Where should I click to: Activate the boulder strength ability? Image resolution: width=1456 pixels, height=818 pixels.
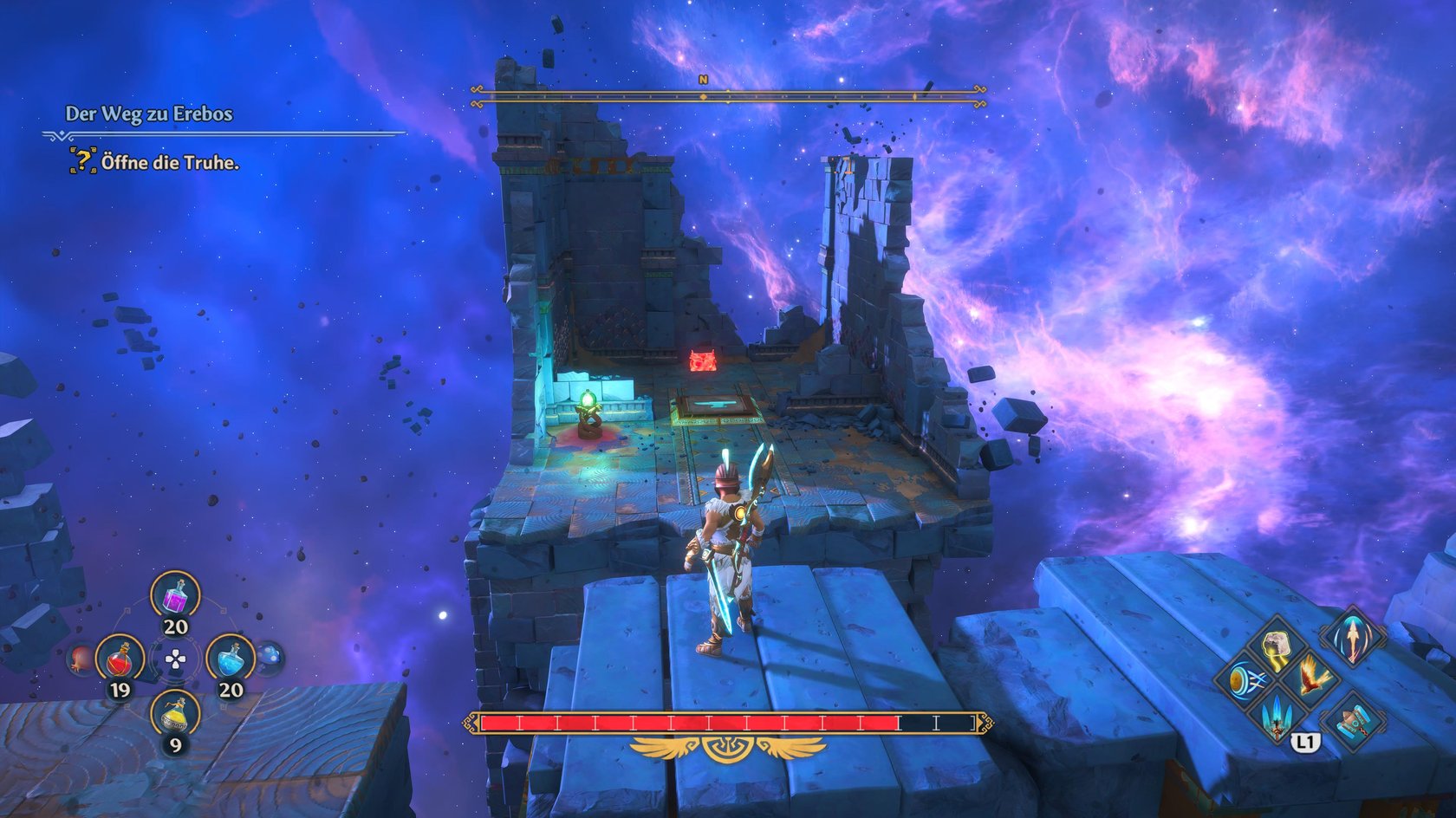pyautogui.click(x=1277, y=646)
